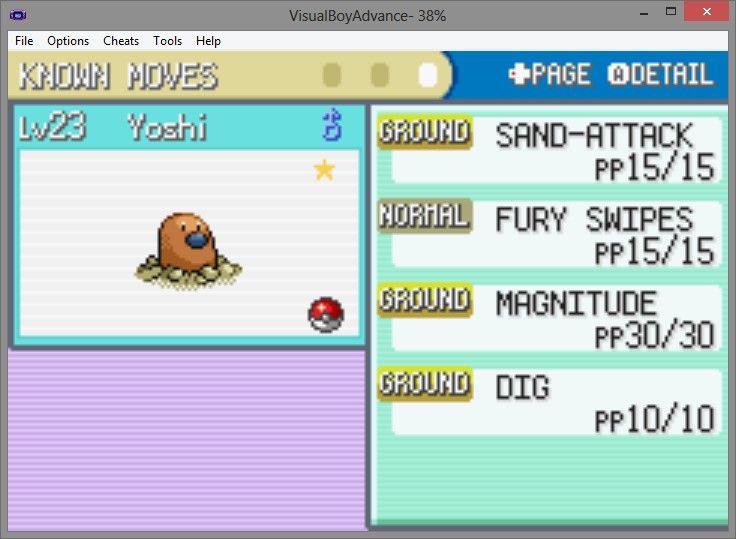
Task: Open the File menu
Action: click(x=24, y=41)
